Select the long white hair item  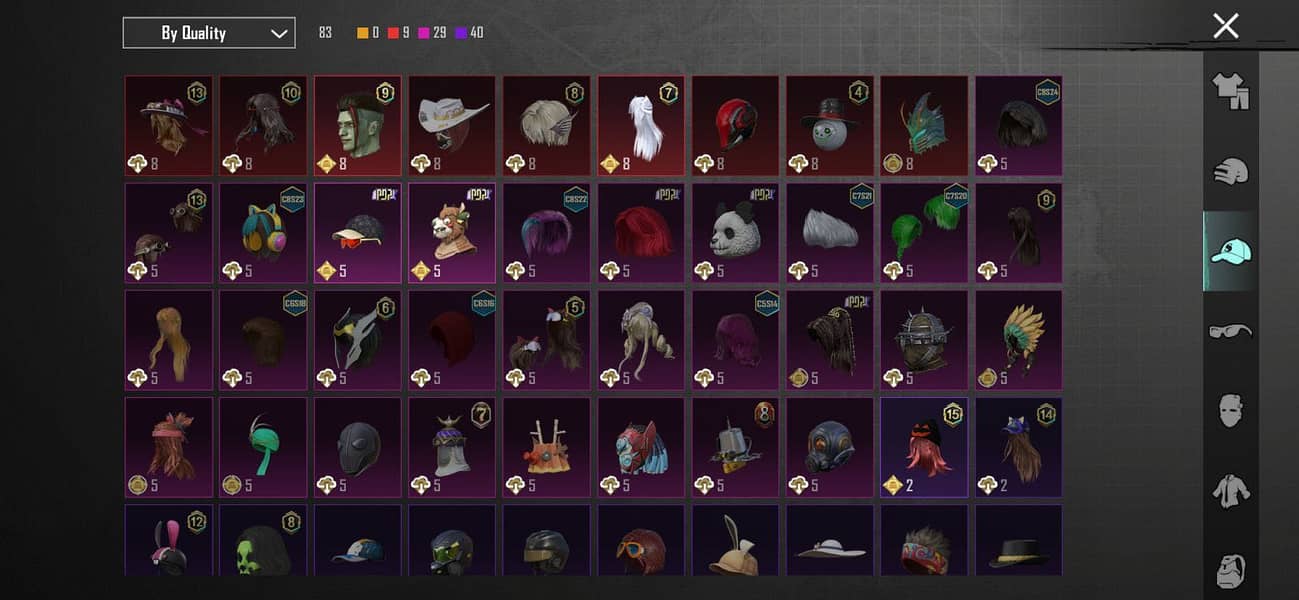pyautogui.click(x=641, y=125)
